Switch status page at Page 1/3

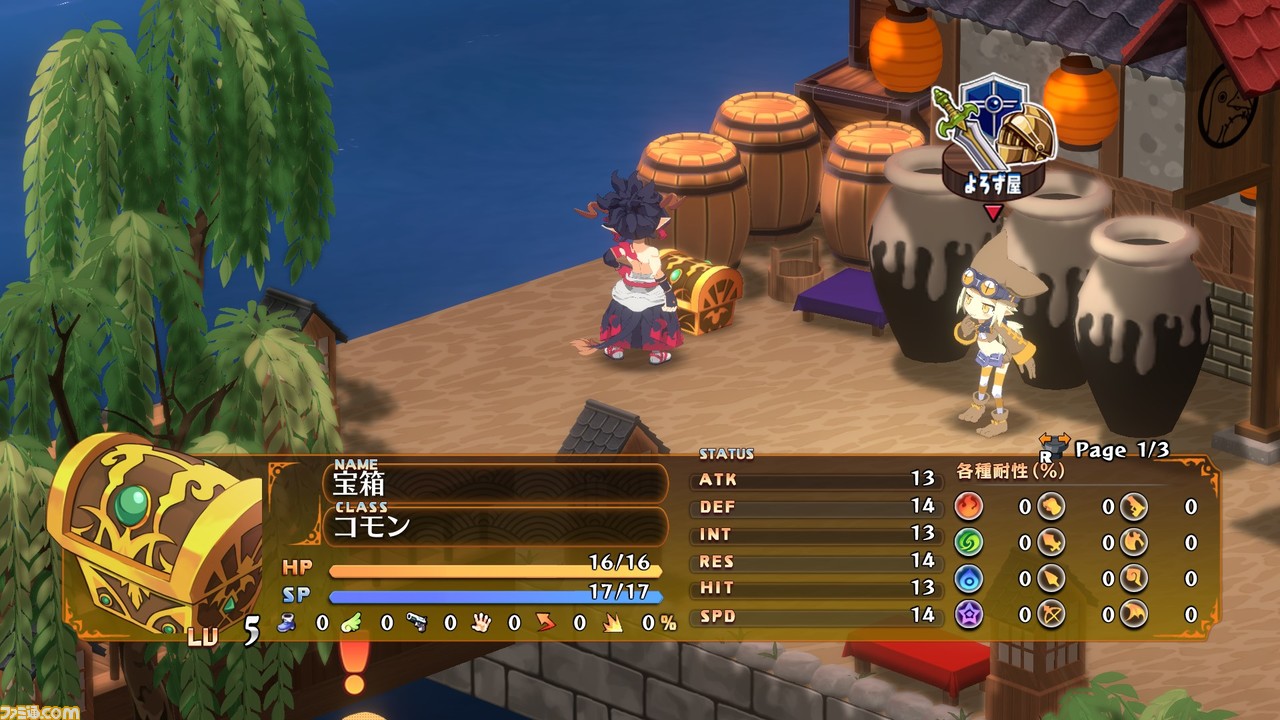[1104, 450]
